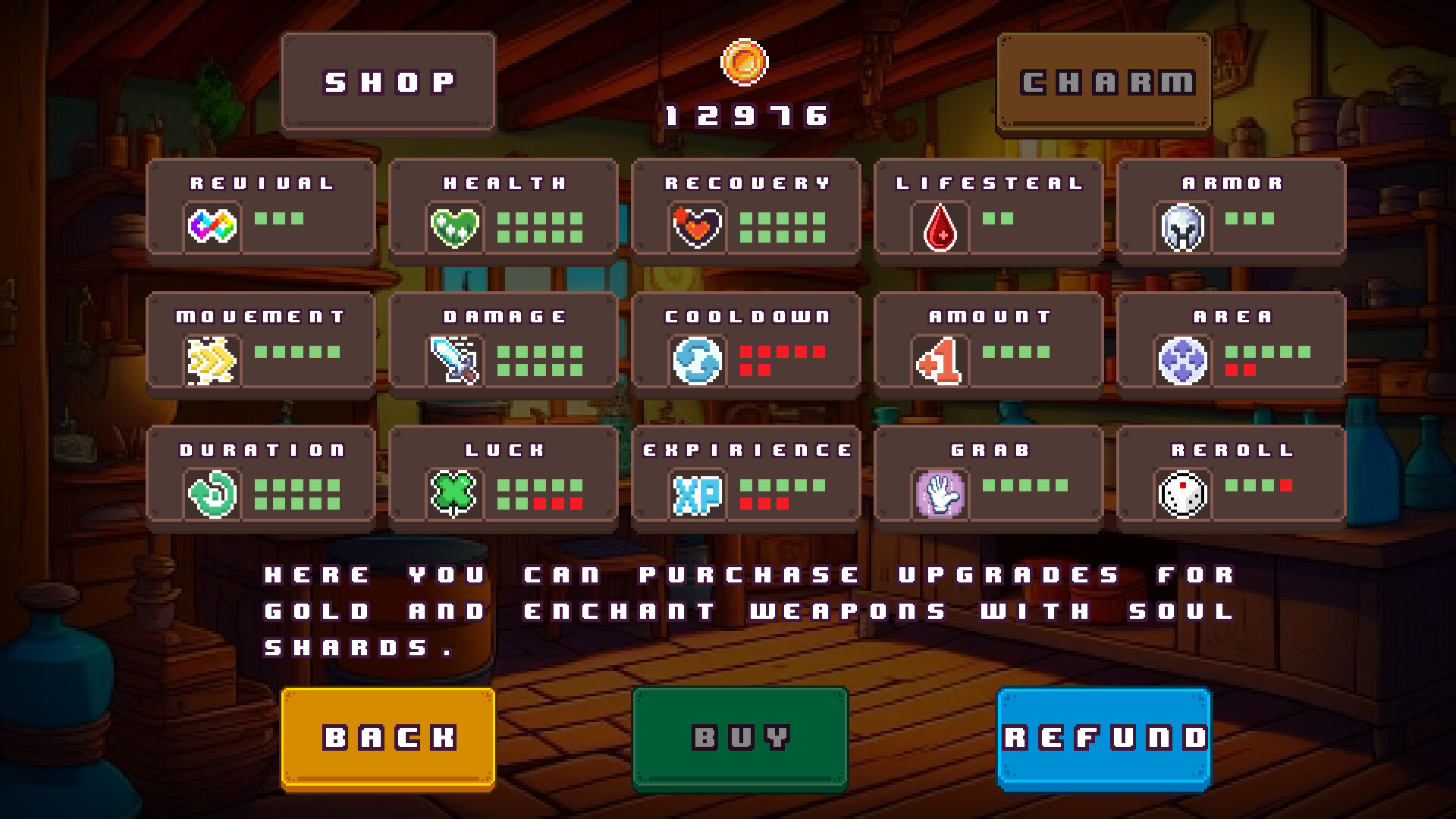Click the Reroll dice icon

pos(1183,493)
